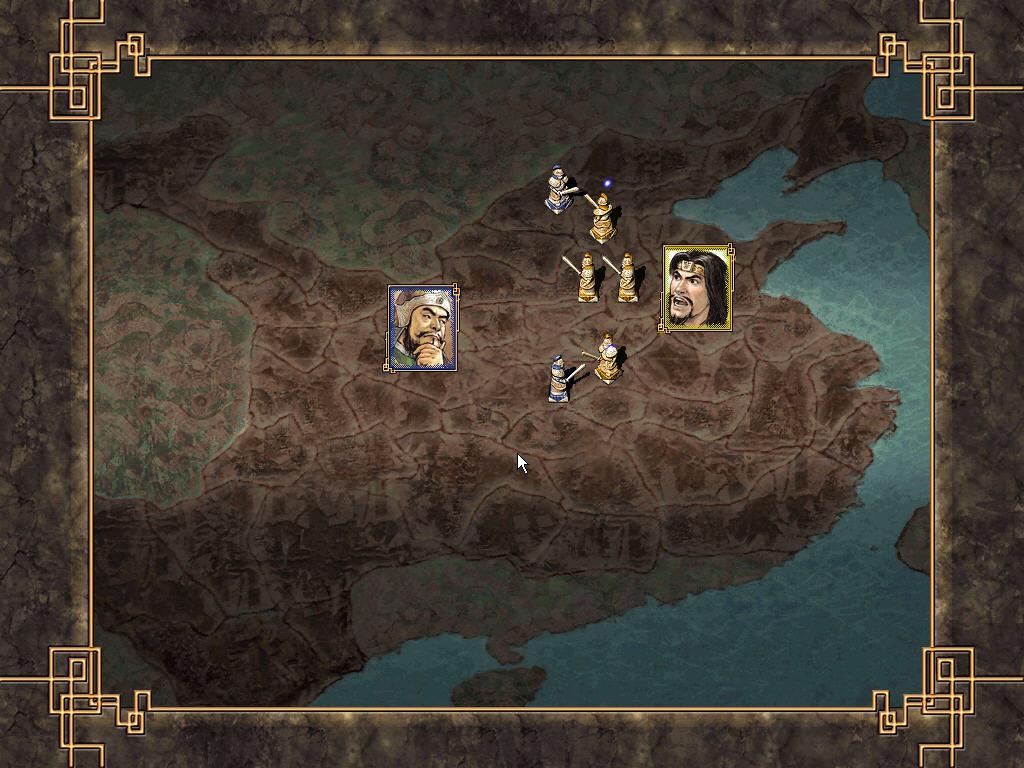1024x768 pixels.
Task: Select the pensive bearded warlord portrait
Action: coord(423,328)
